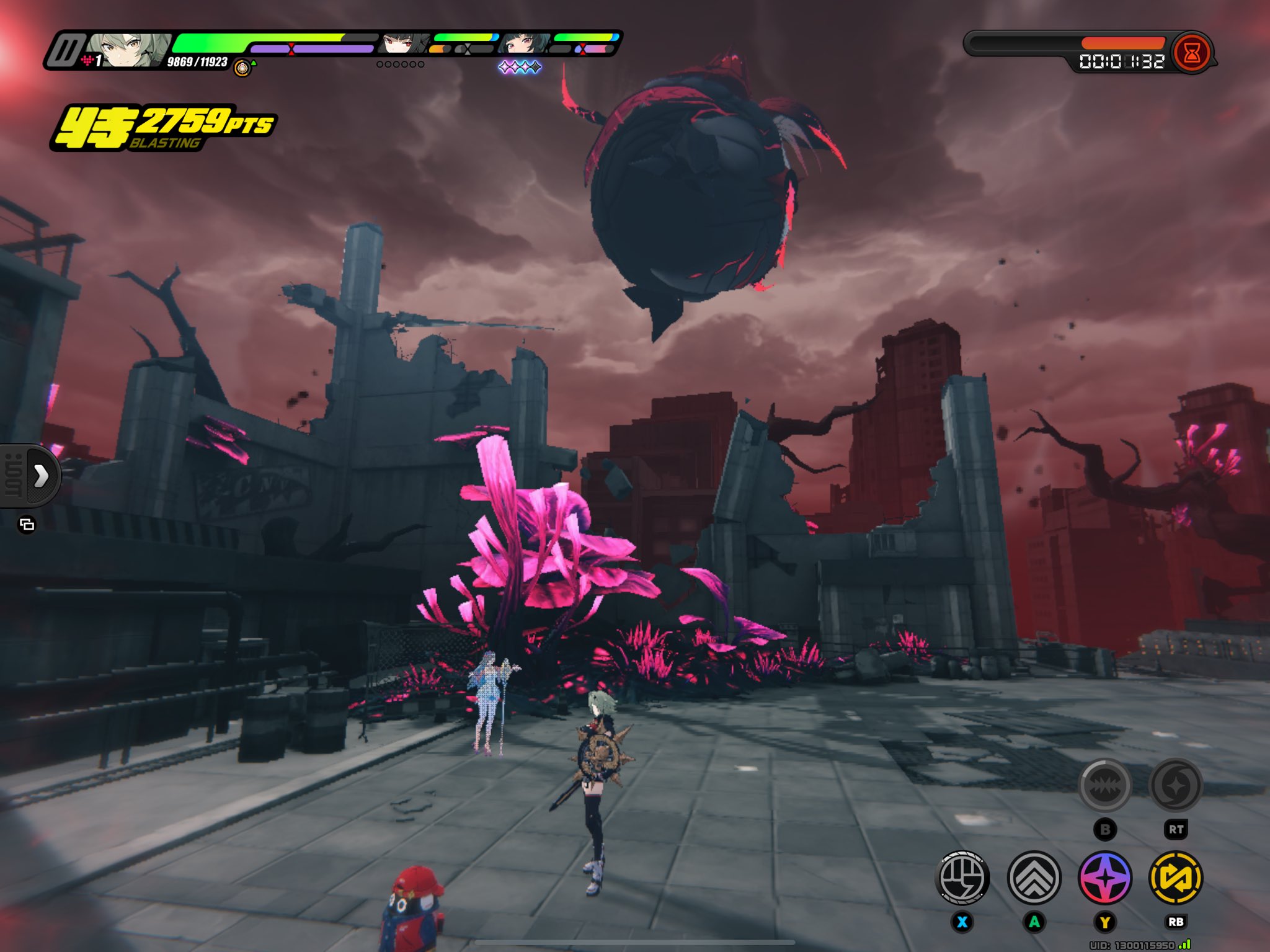Image resolution: width=1270 pixels, height=952 pixels.
Task: Tap the yellow character swap button
Action: (1176, 878)
